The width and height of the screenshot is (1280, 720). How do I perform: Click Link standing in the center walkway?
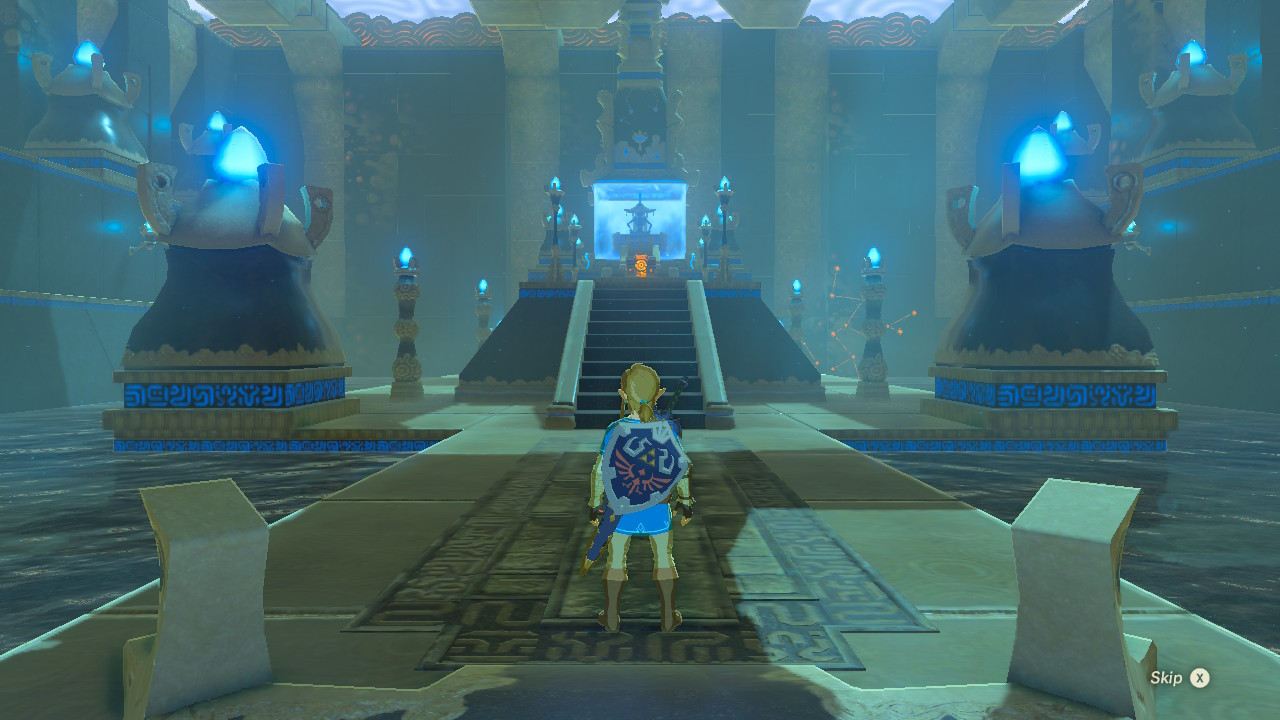pyautogui.click(x=640, y=500)
